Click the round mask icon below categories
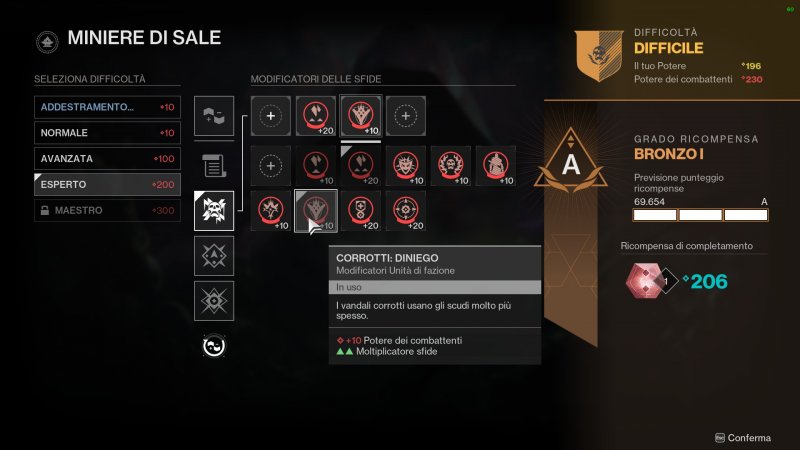800x450 pixels. tap(214, 346)
